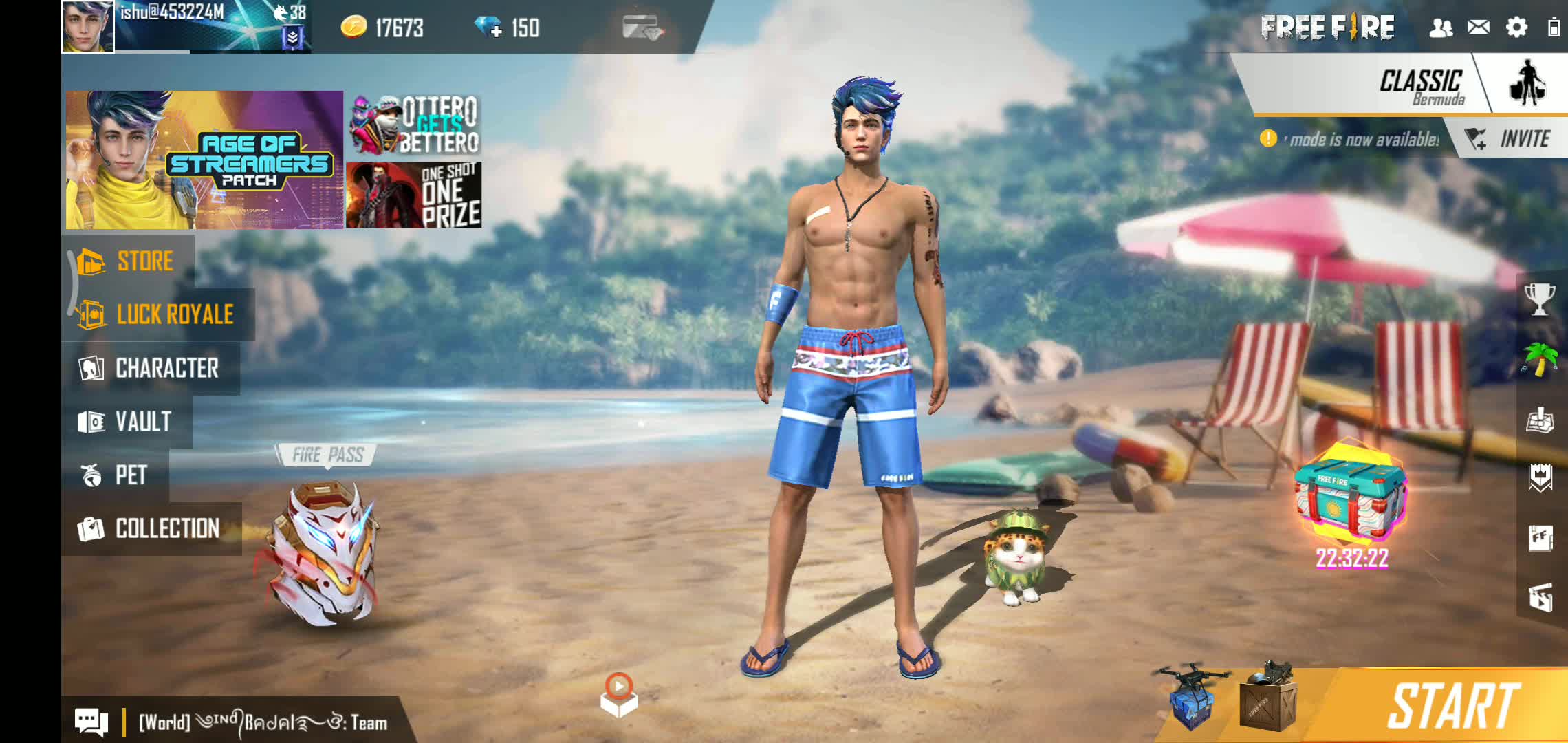The image size is (1568, 743).
Task: View the Age of Streamers patch banner
Action: 204,160
